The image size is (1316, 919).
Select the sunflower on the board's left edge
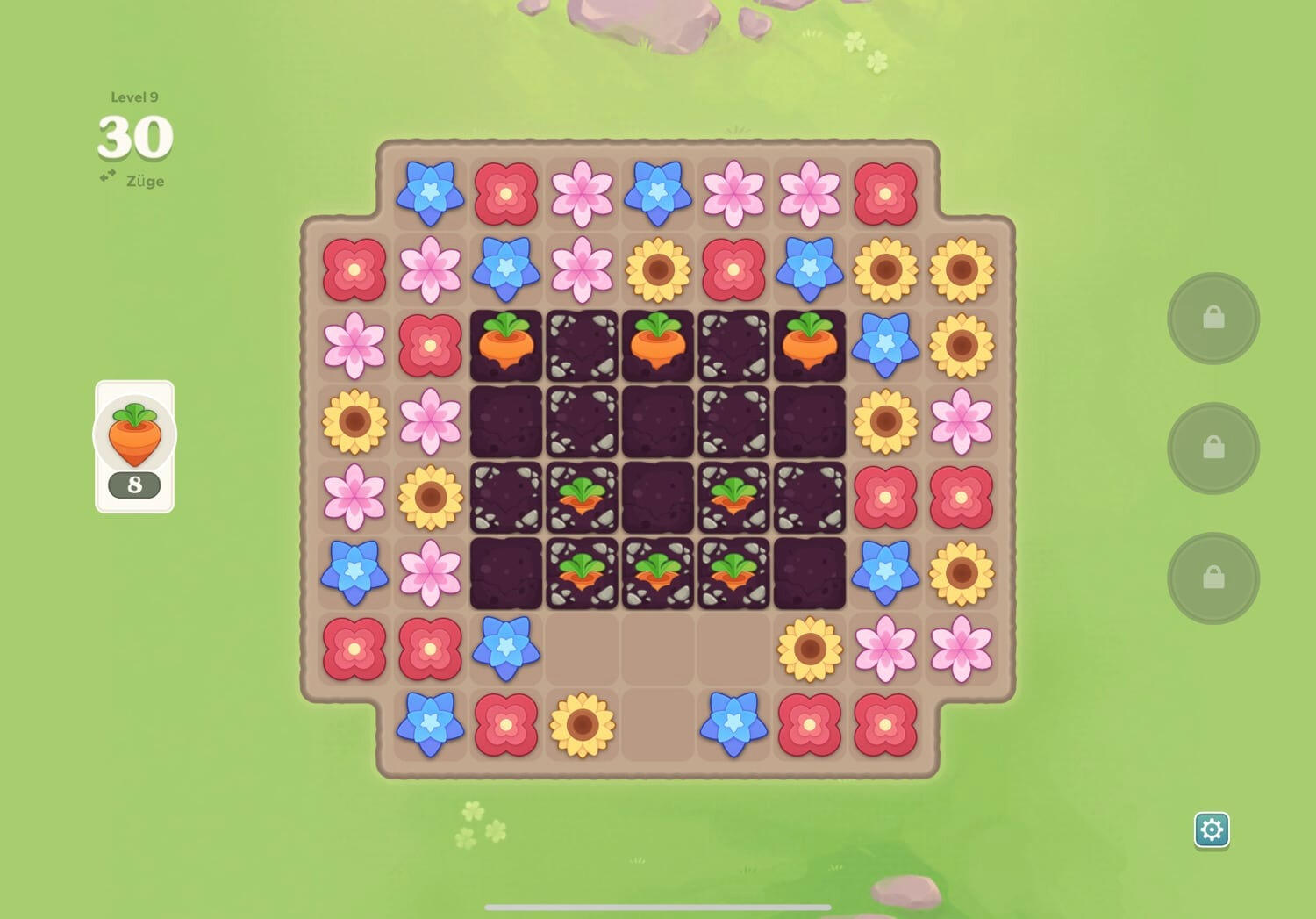(354, 420)
